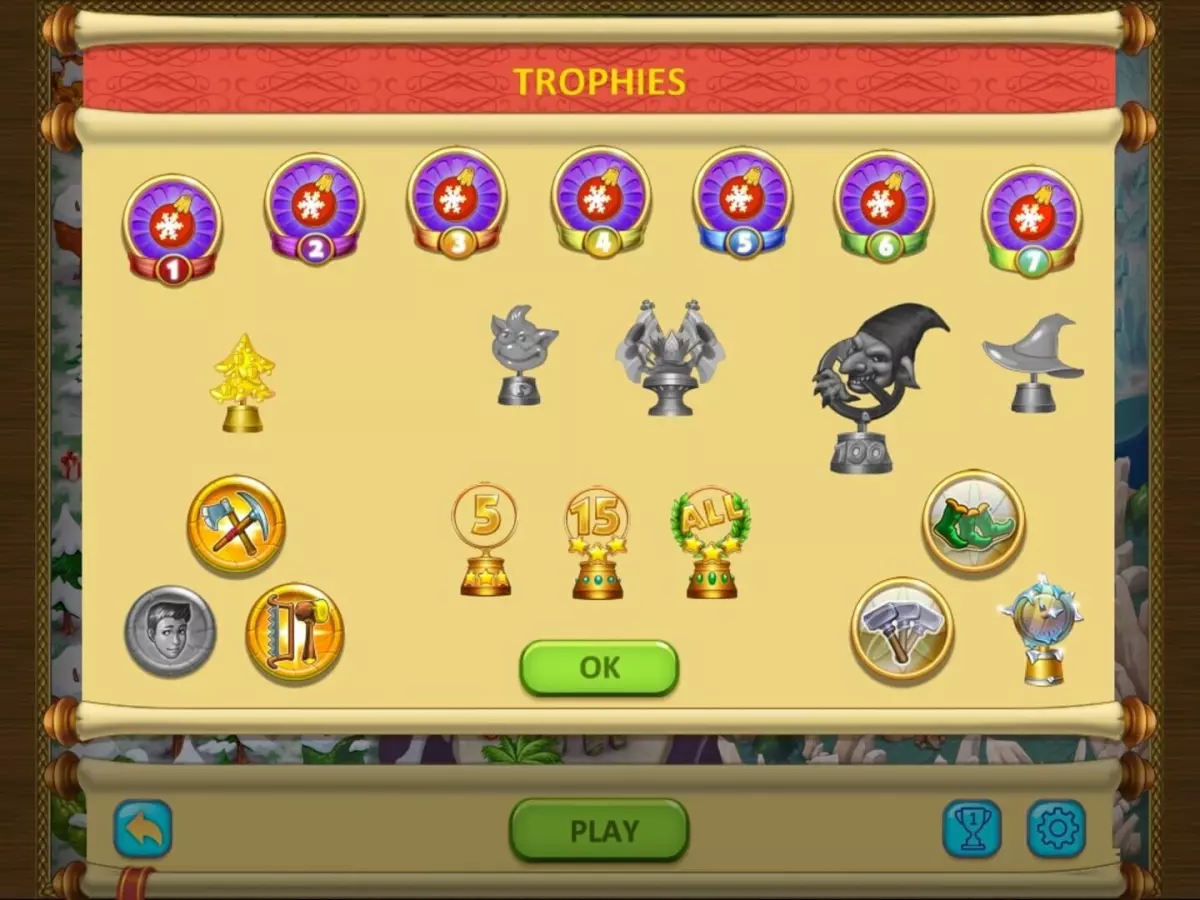The image size is (1200, 900).
Task: Click the saw and hammer medal
Action: point(295,632)
